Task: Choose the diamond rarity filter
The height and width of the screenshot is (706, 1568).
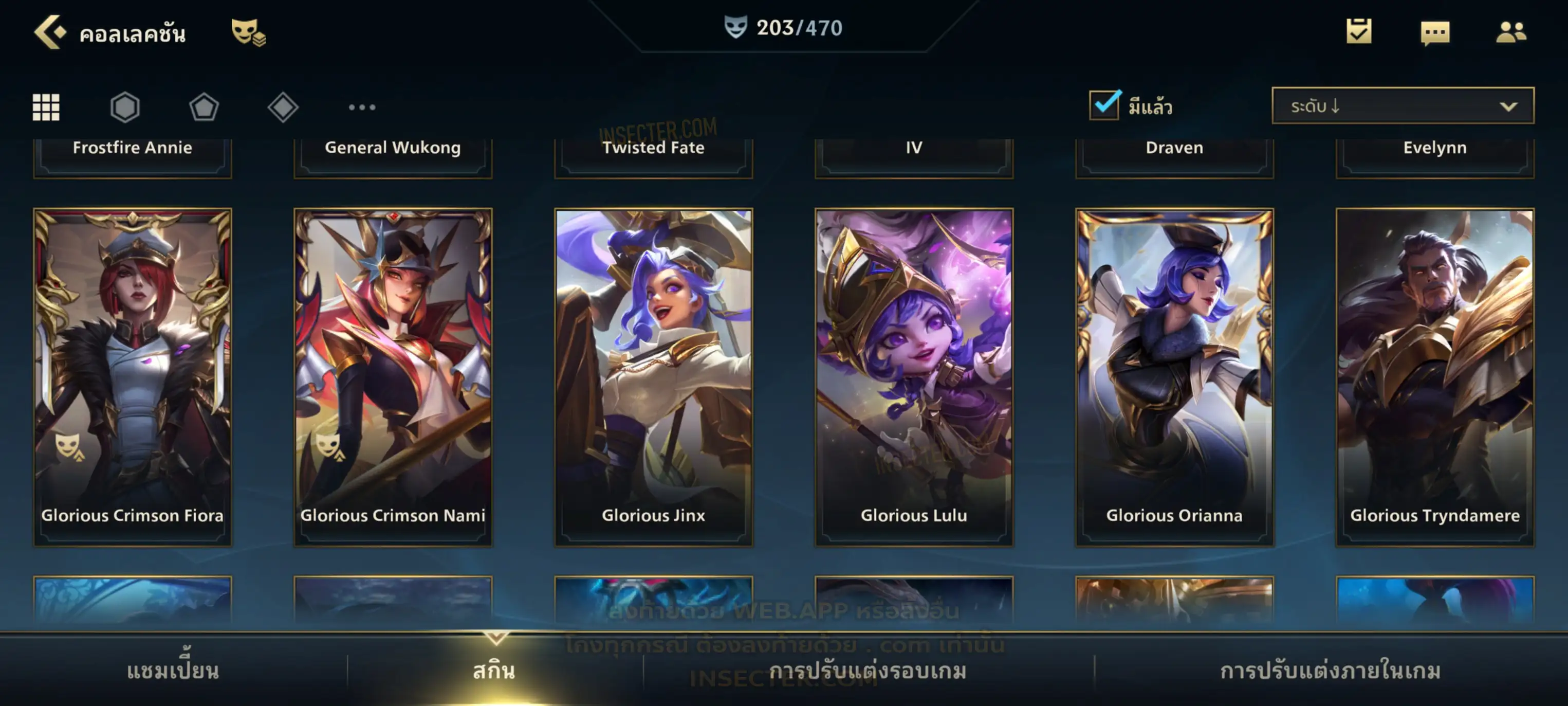Action: click(283, 107)
